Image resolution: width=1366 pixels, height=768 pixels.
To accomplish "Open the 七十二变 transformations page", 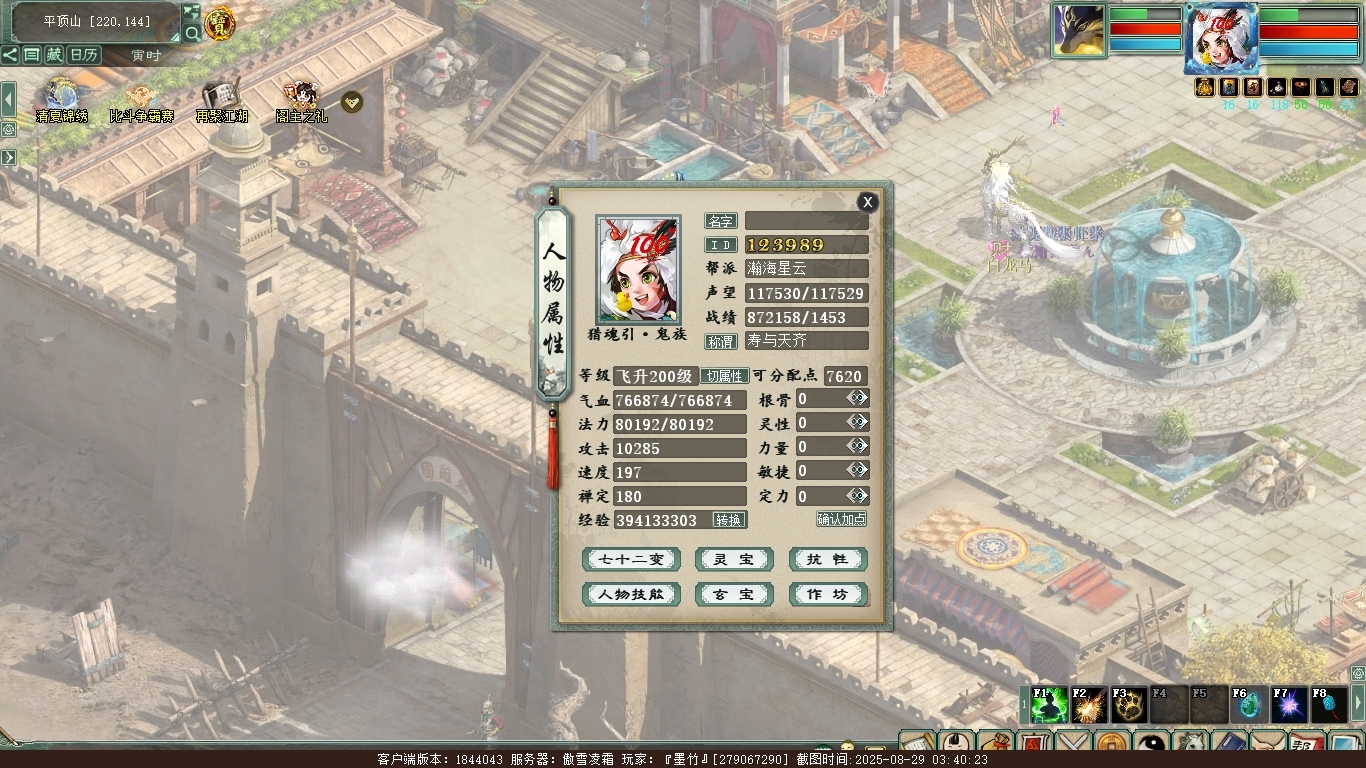I will click(x=631, y=560).
